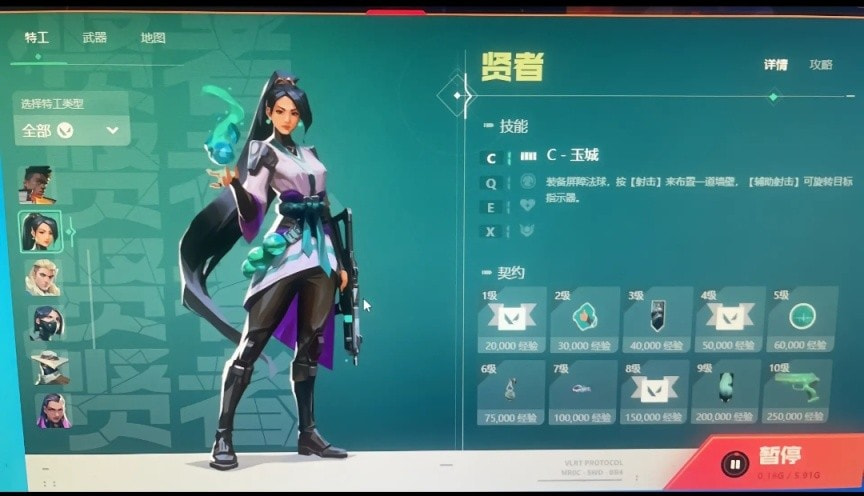Select the purple-clad agent portrait
Viewport: 864px width, 496px height.
(52, 410)
